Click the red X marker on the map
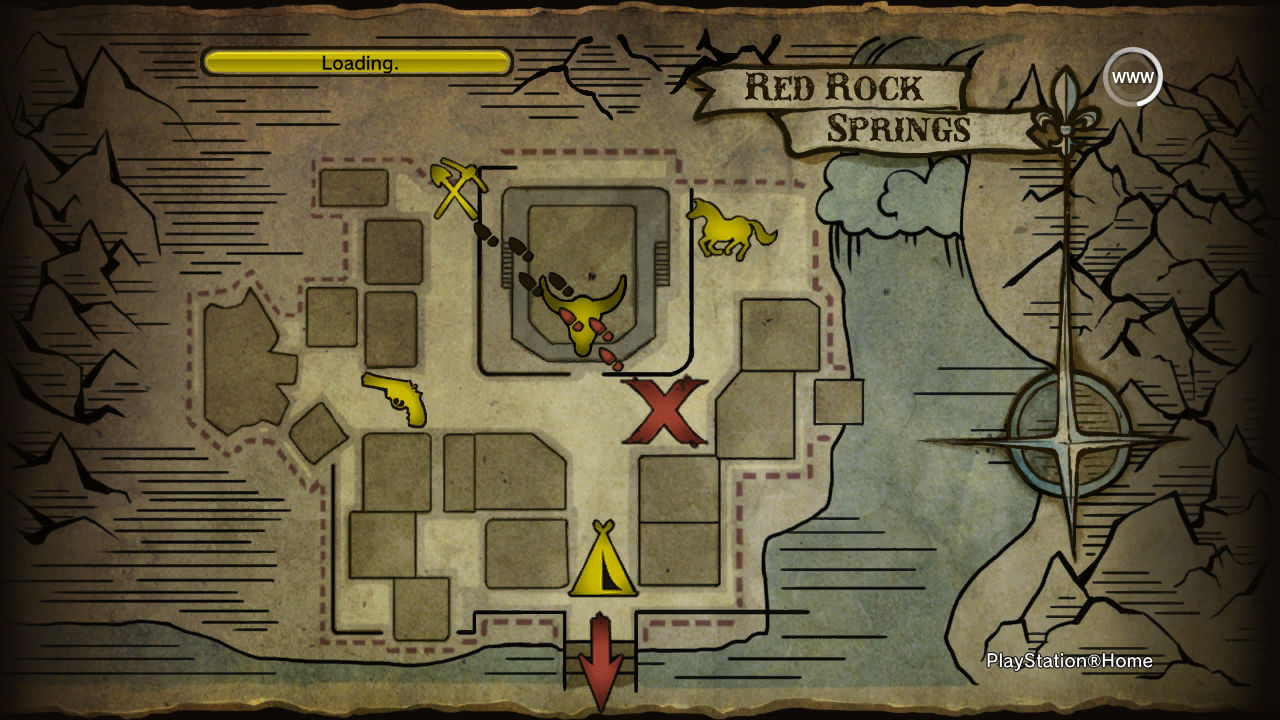1280x720 pixels. pyautogui.click(x=666, y=411)
